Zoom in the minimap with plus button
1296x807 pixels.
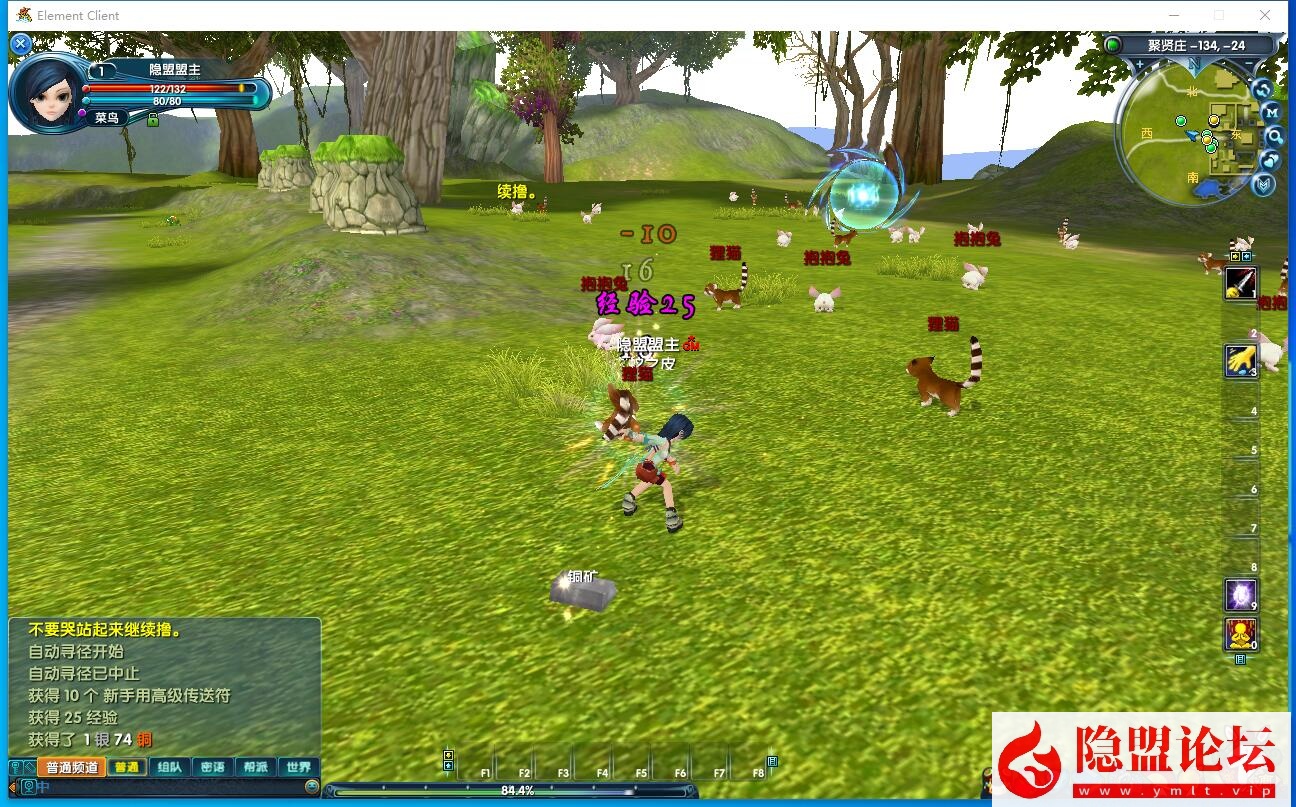pyautogui.click(x=1139, y=66)
